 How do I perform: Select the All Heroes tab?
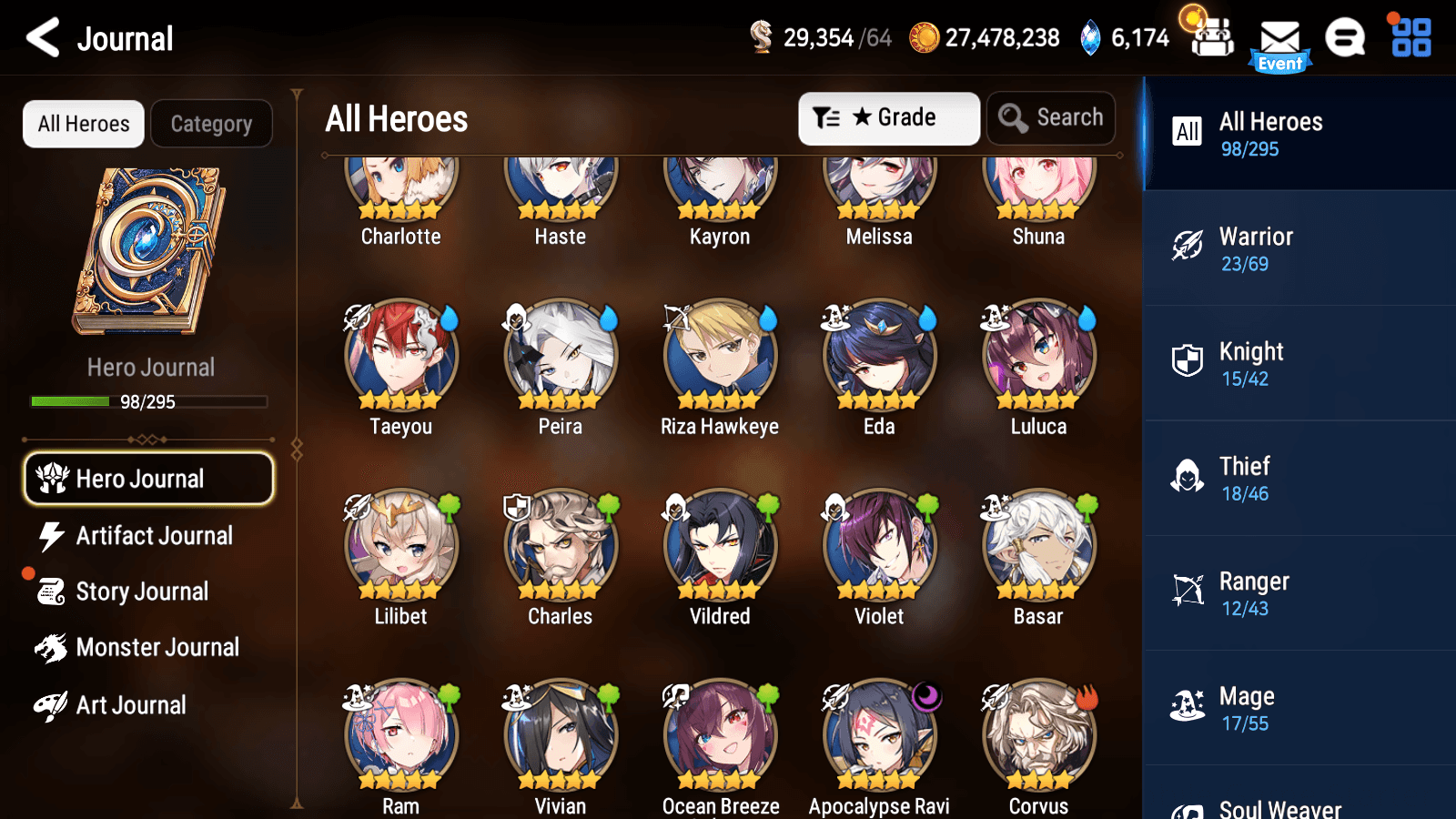83,124
